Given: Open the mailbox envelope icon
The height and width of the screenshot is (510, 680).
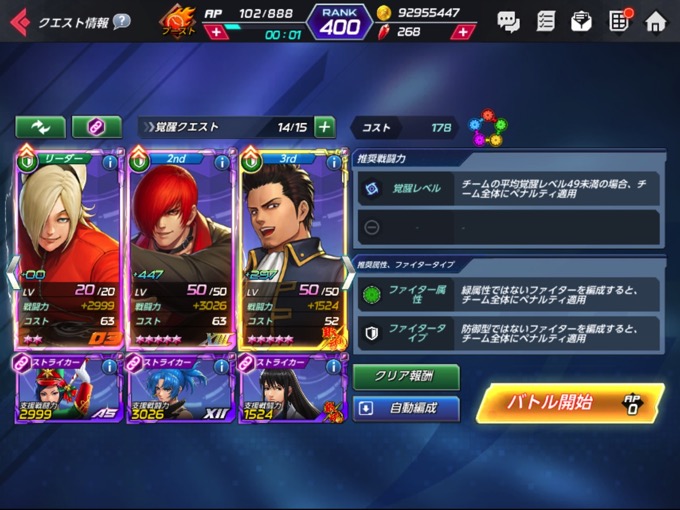Looking at the screenshot, I should 581,21.
